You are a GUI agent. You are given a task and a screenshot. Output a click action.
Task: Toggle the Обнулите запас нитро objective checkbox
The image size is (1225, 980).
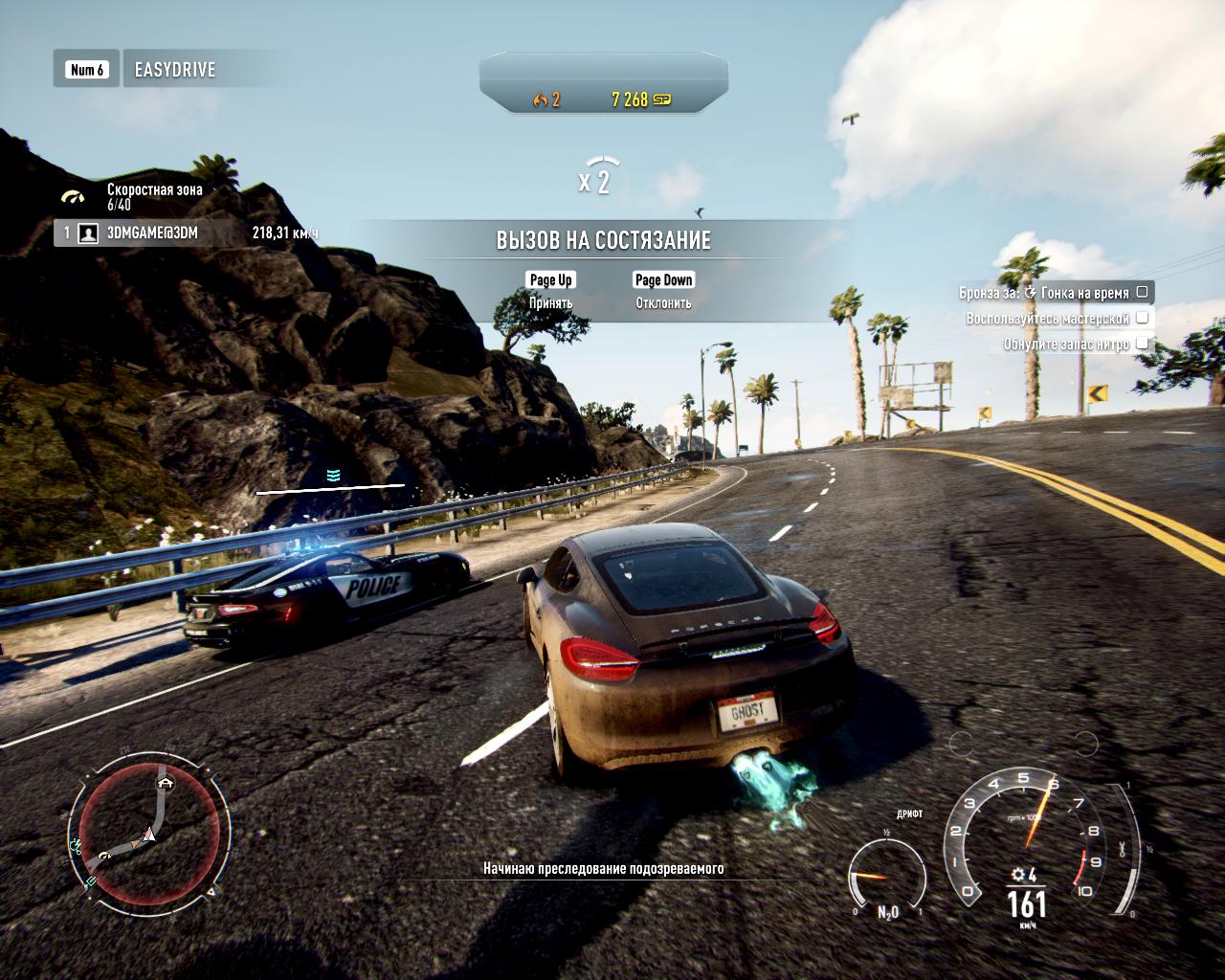pos(1142,343)
